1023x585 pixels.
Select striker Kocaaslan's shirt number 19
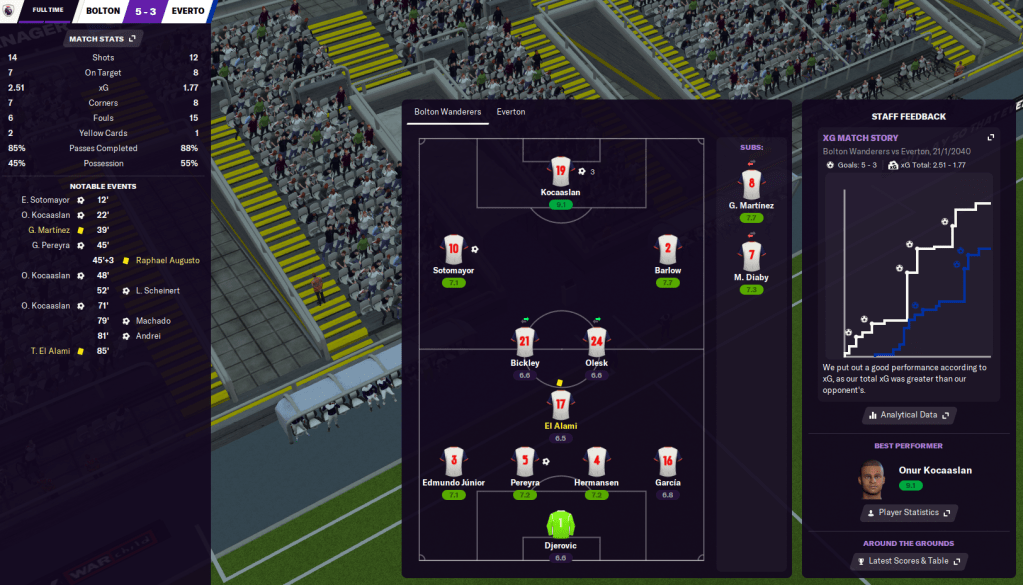(x=560, y=170)
